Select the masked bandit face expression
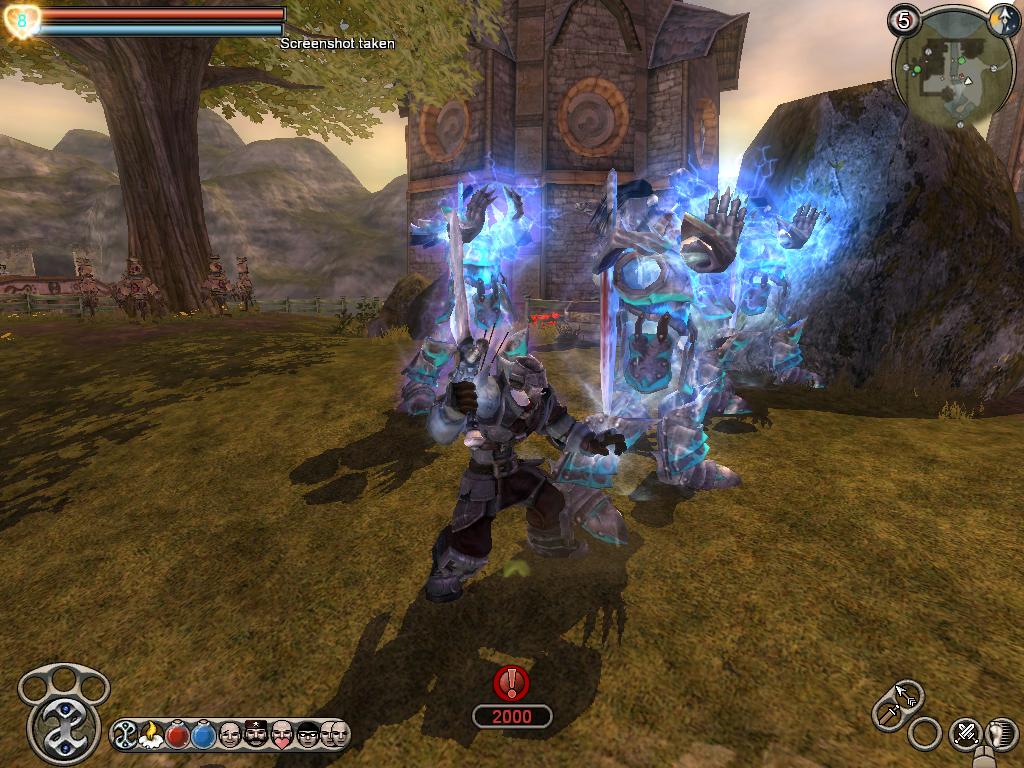The height and width of the screenshot is (768, 1024). 308,735
